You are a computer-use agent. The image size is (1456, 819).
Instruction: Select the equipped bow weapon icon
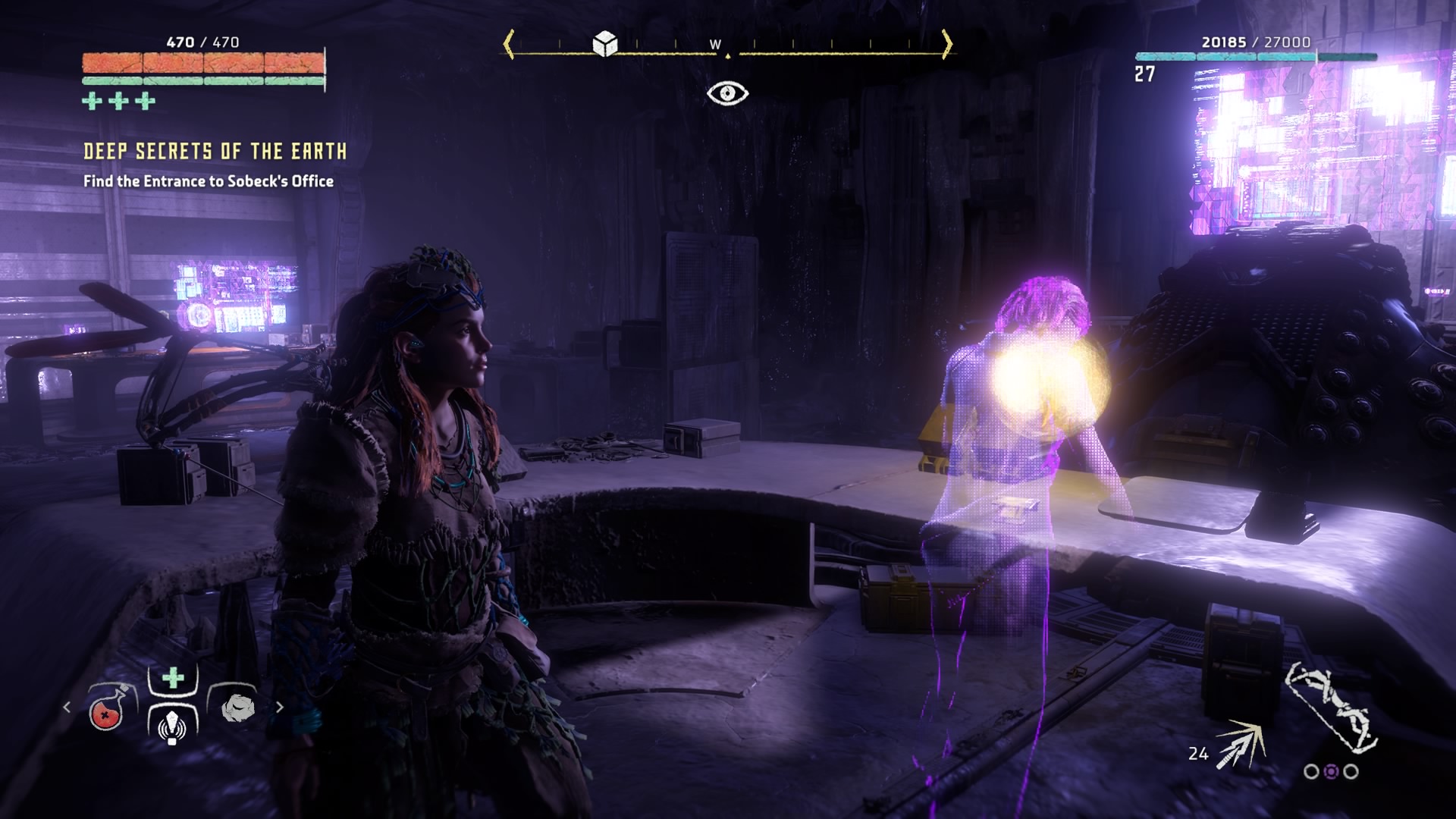click(x=1331, y=706)
